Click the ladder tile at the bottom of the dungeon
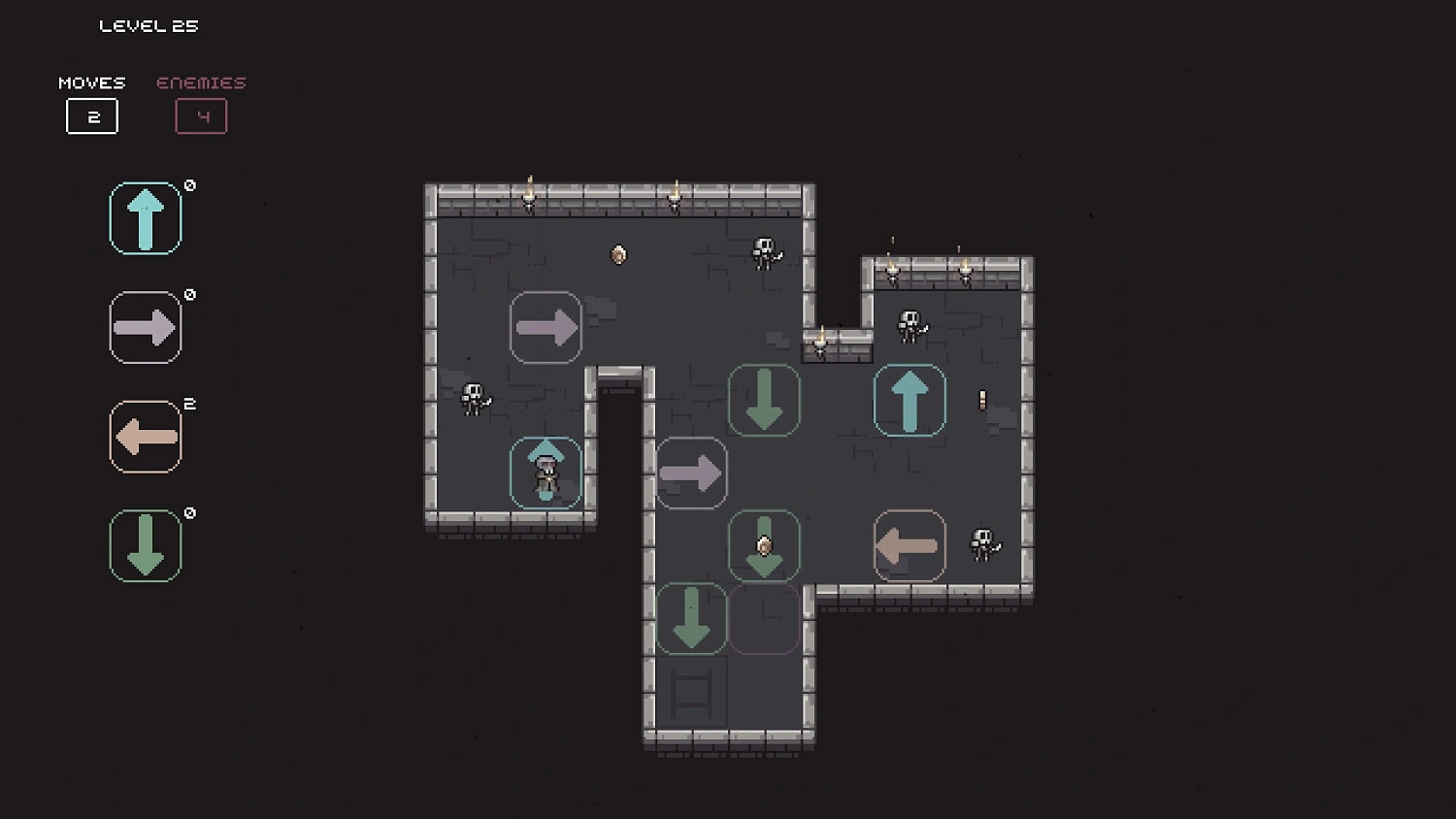 click(x=691, y=691)
